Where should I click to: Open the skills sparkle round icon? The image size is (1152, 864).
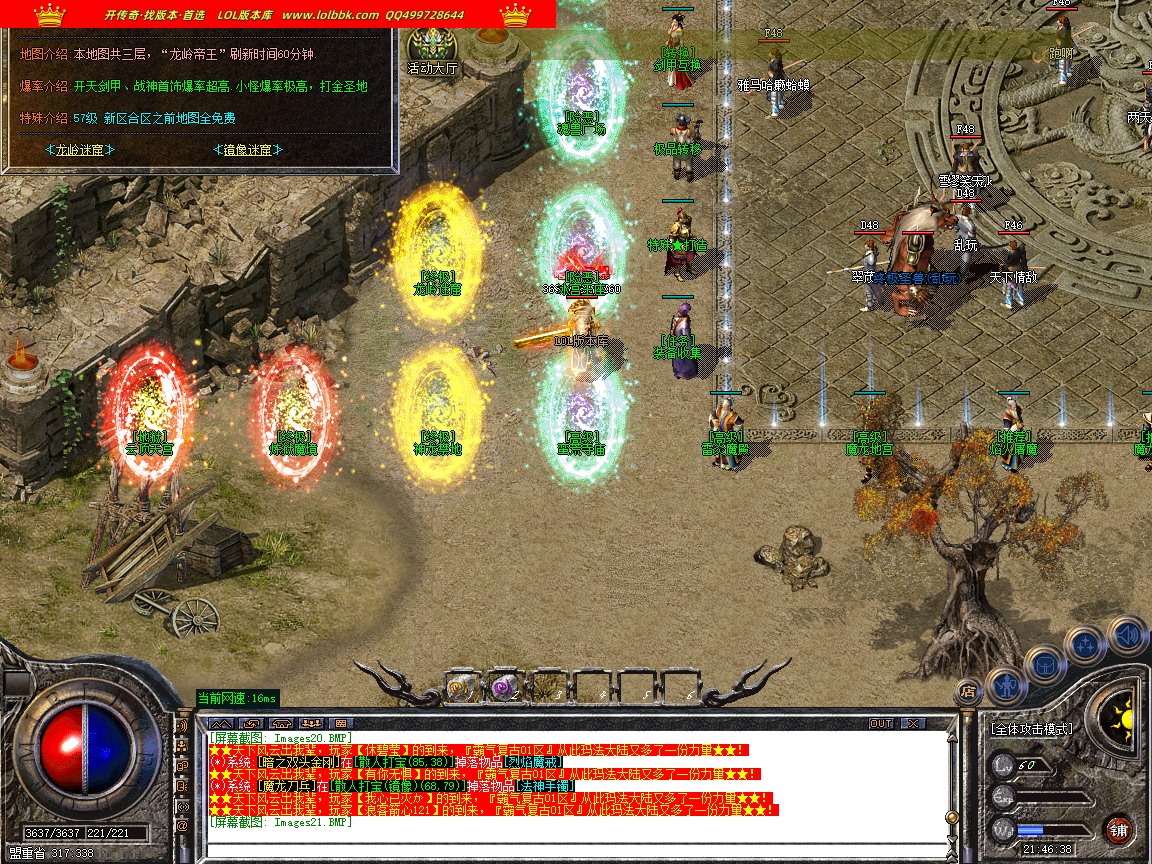point(1086,644)
